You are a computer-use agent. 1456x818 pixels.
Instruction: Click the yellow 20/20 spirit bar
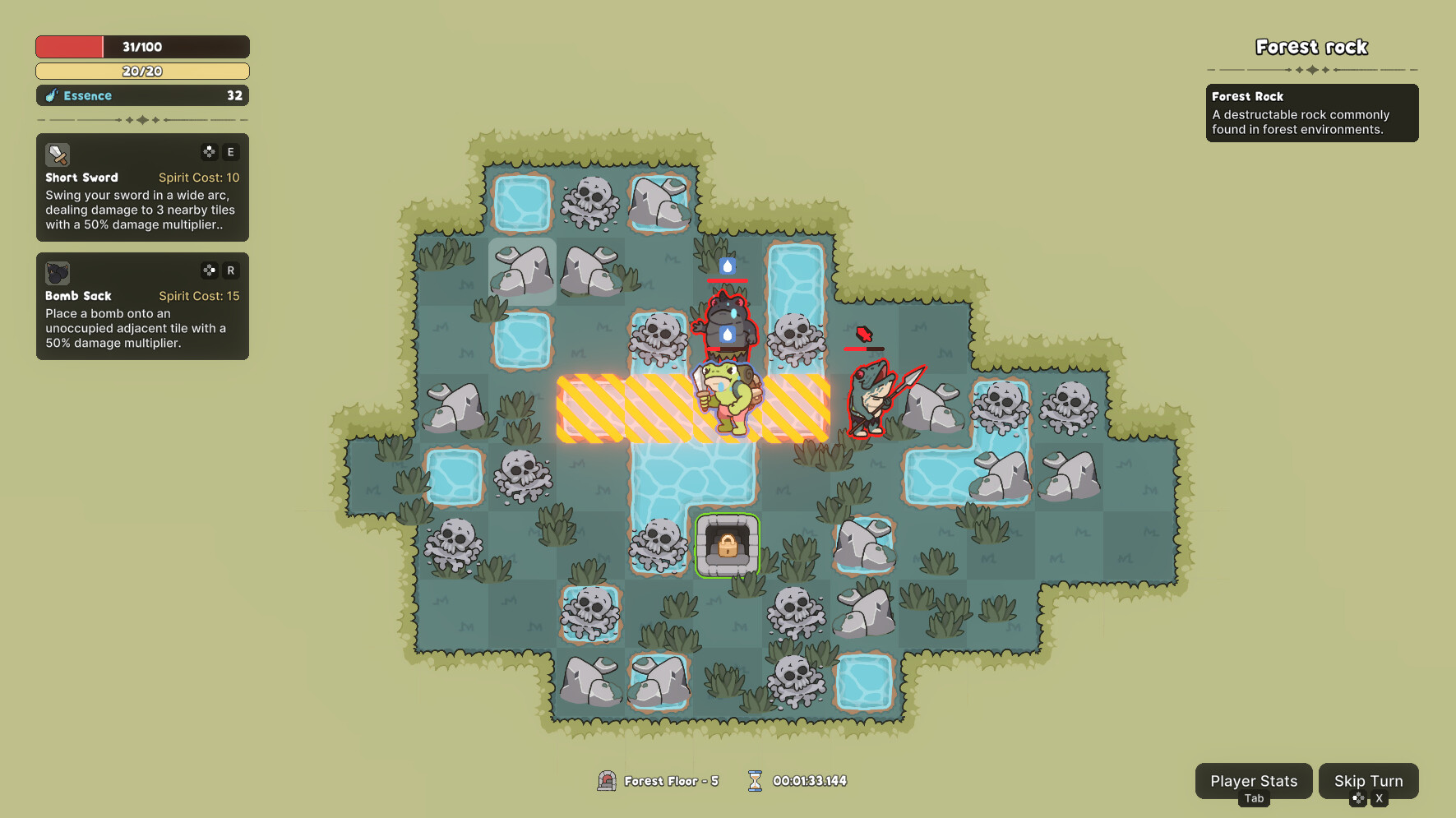[141, 71]
